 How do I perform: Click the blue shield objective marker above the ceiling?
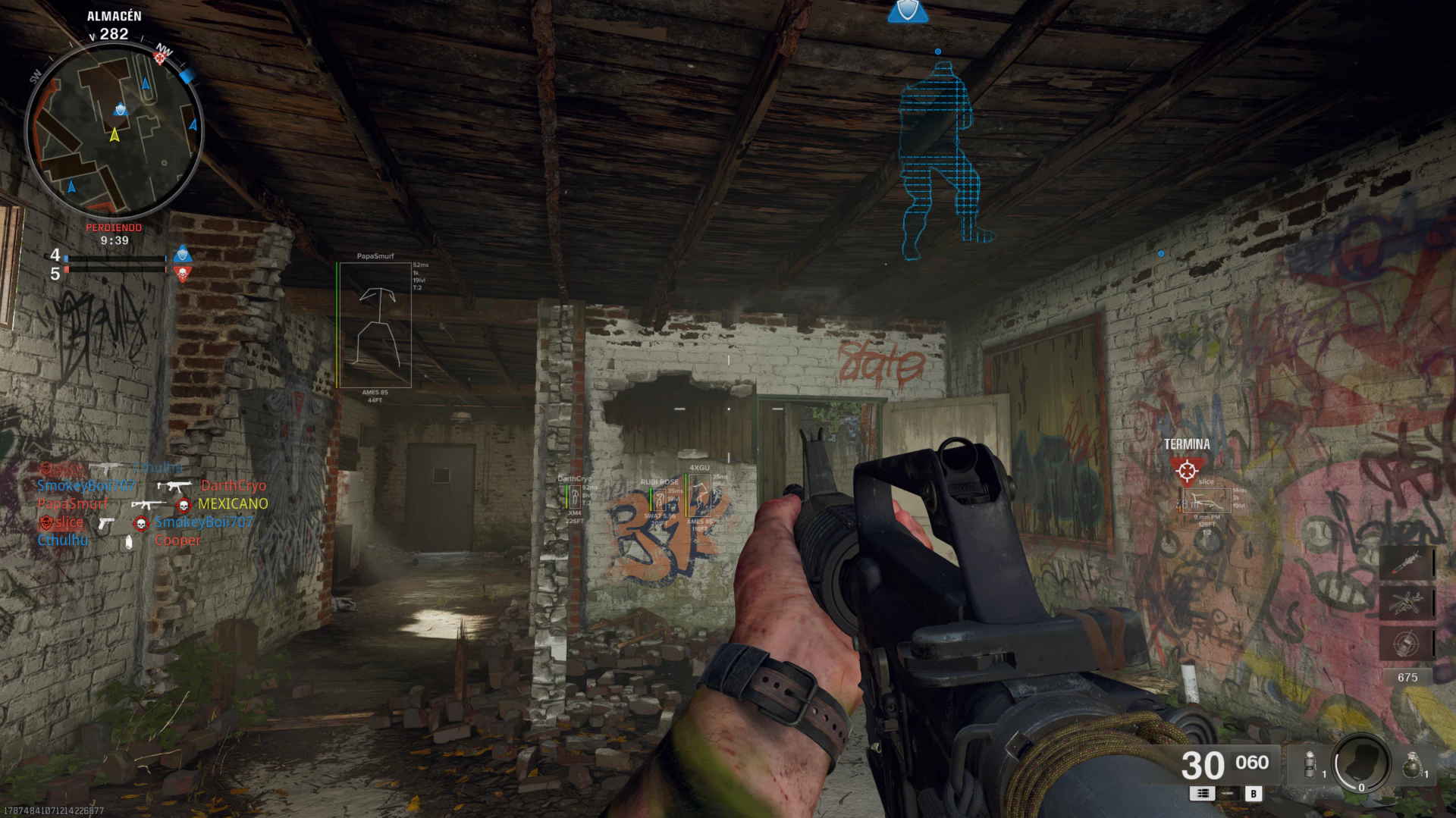(x=907, y=11)
